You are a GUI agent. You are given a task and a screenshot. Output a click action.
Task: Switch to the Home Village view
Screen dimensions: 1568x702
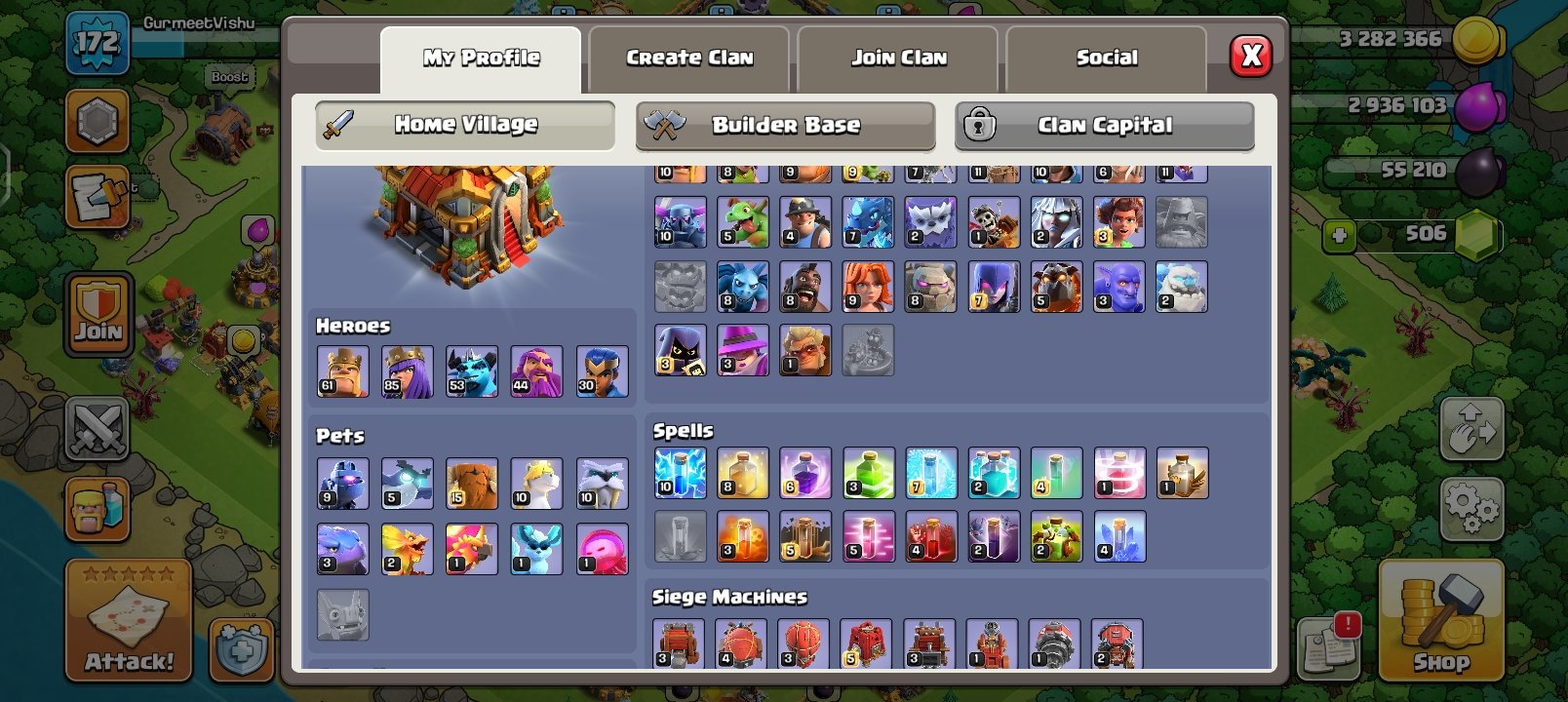464,125
